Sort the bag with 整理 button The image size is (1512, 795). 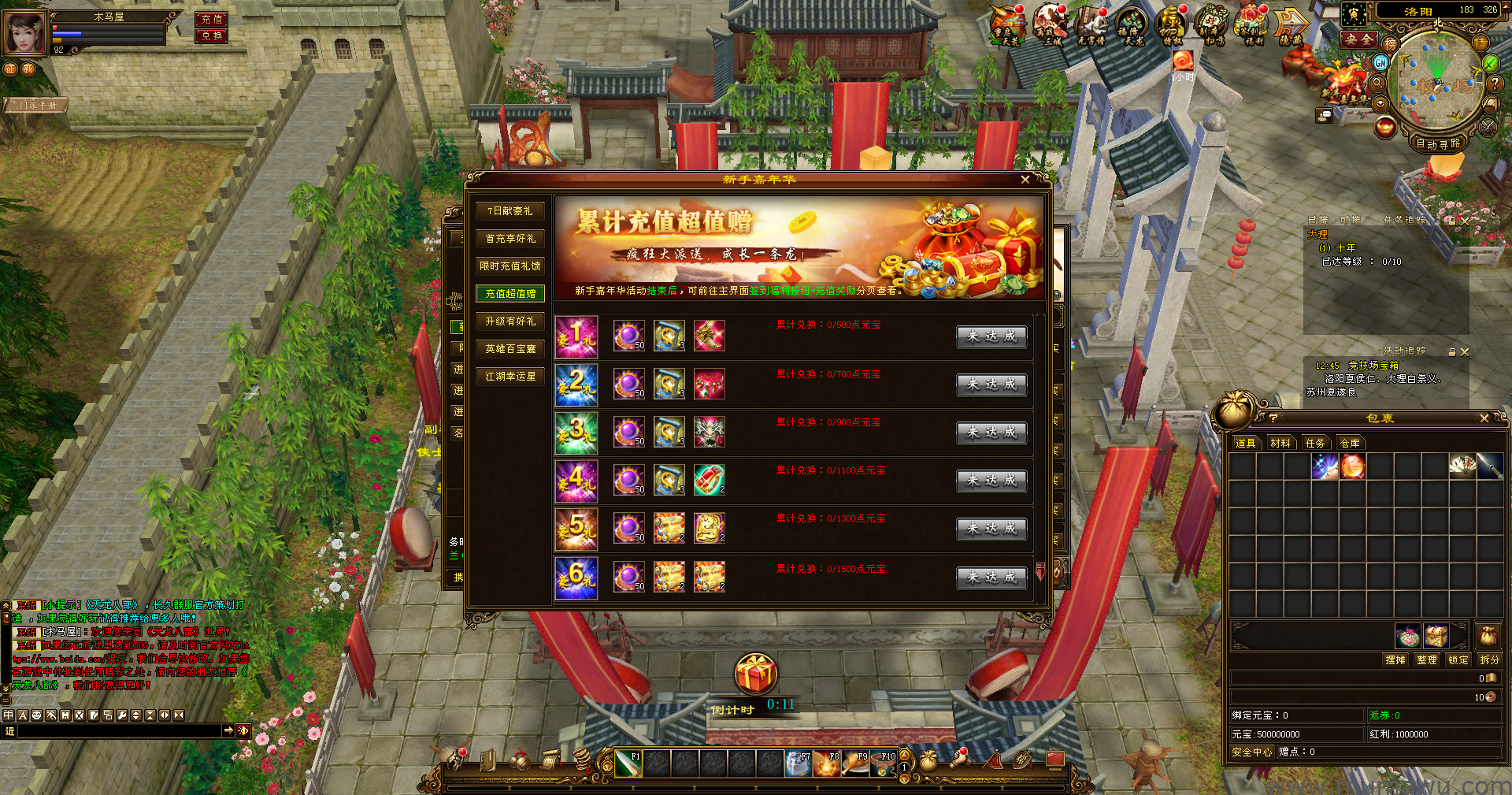point(1426,659)
